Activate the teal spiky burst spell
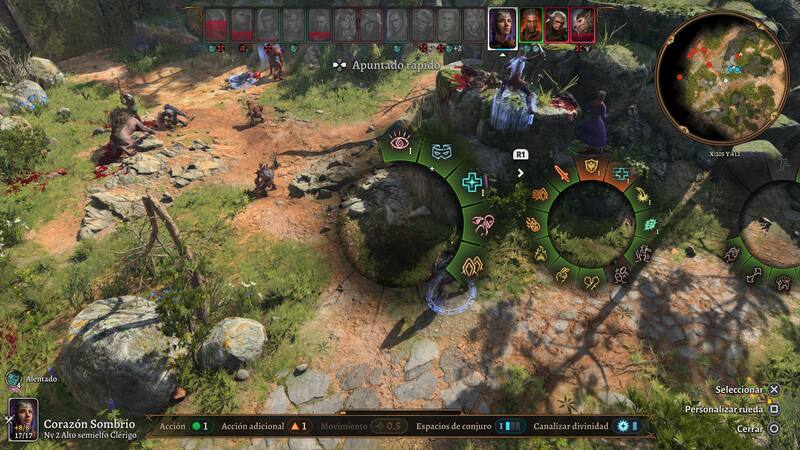Image resolution: width=800 pixels, height=450 pixels. [x=650, y=224]
